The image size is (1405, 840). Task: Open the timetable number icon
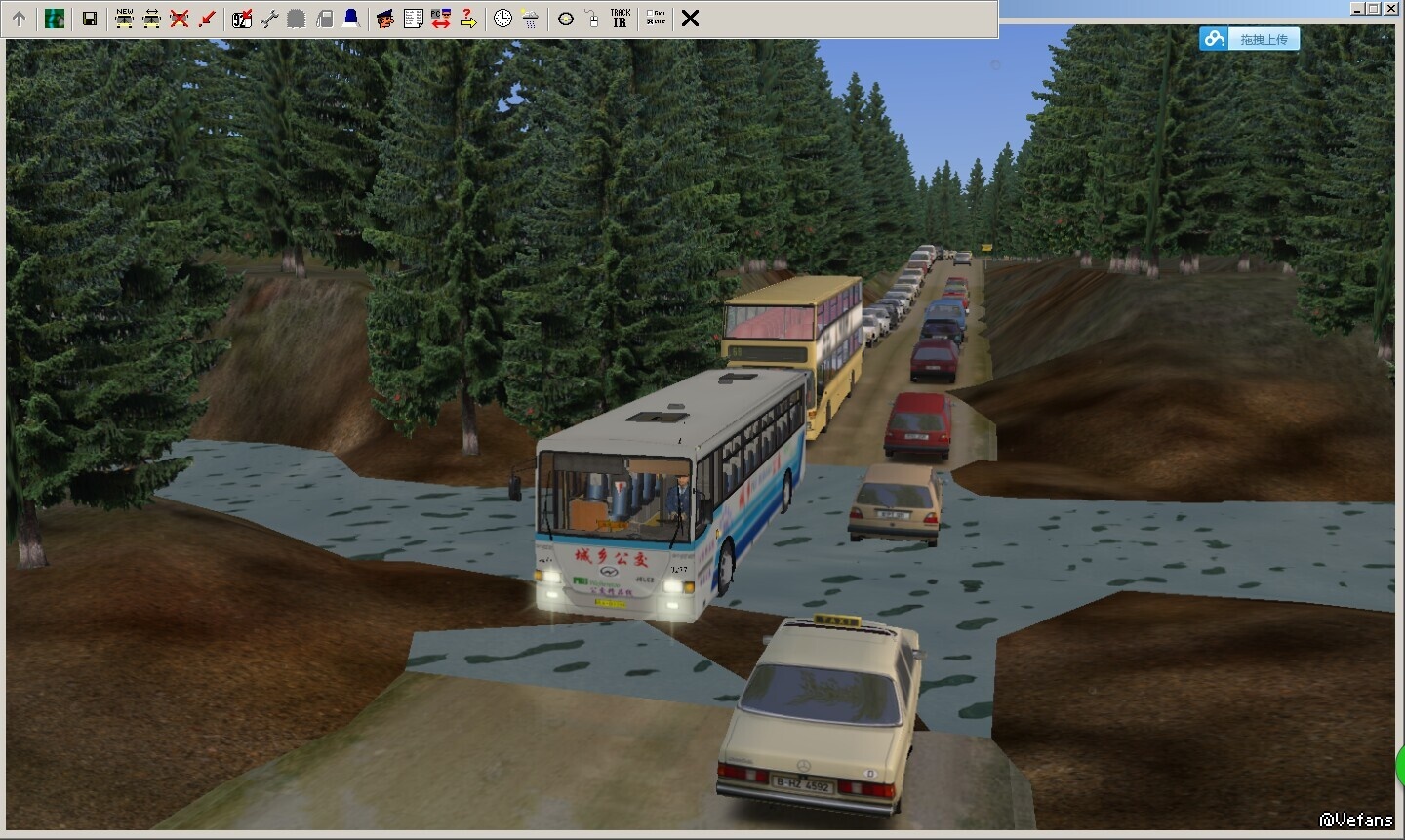(242, 19)
